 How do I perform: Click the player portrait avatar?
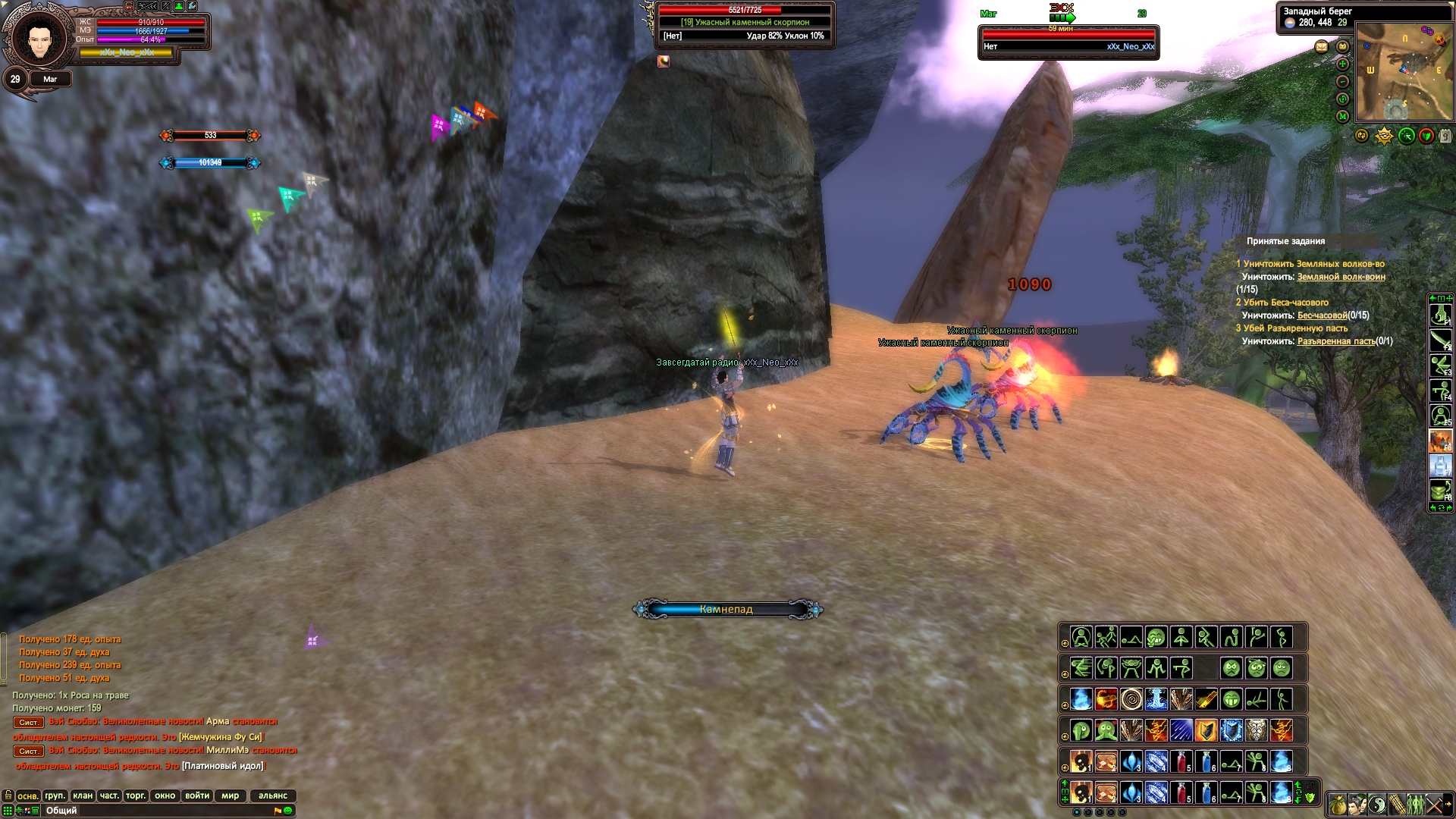[36, 38]
